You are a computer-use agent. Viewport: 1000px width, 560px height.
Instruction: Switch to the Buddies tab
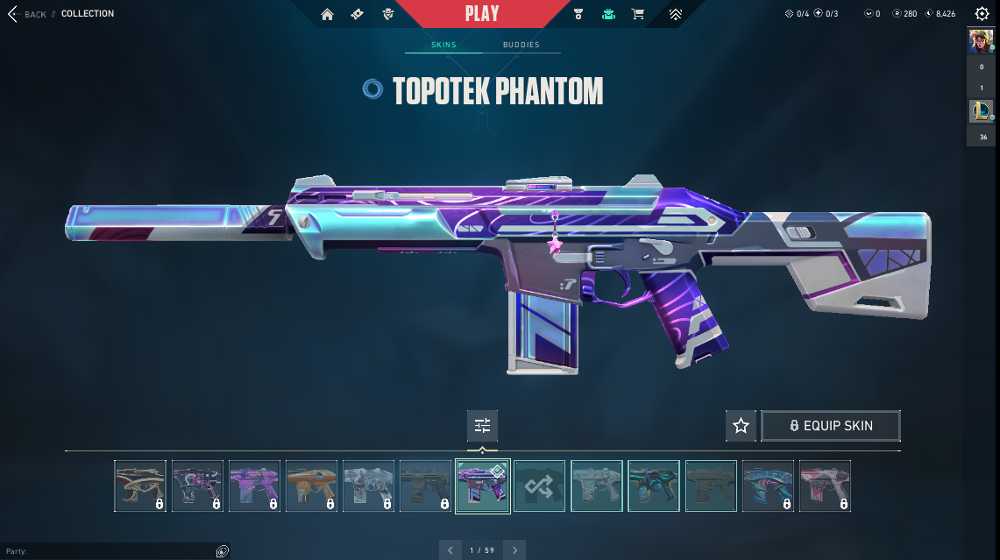tap(521, 45)
